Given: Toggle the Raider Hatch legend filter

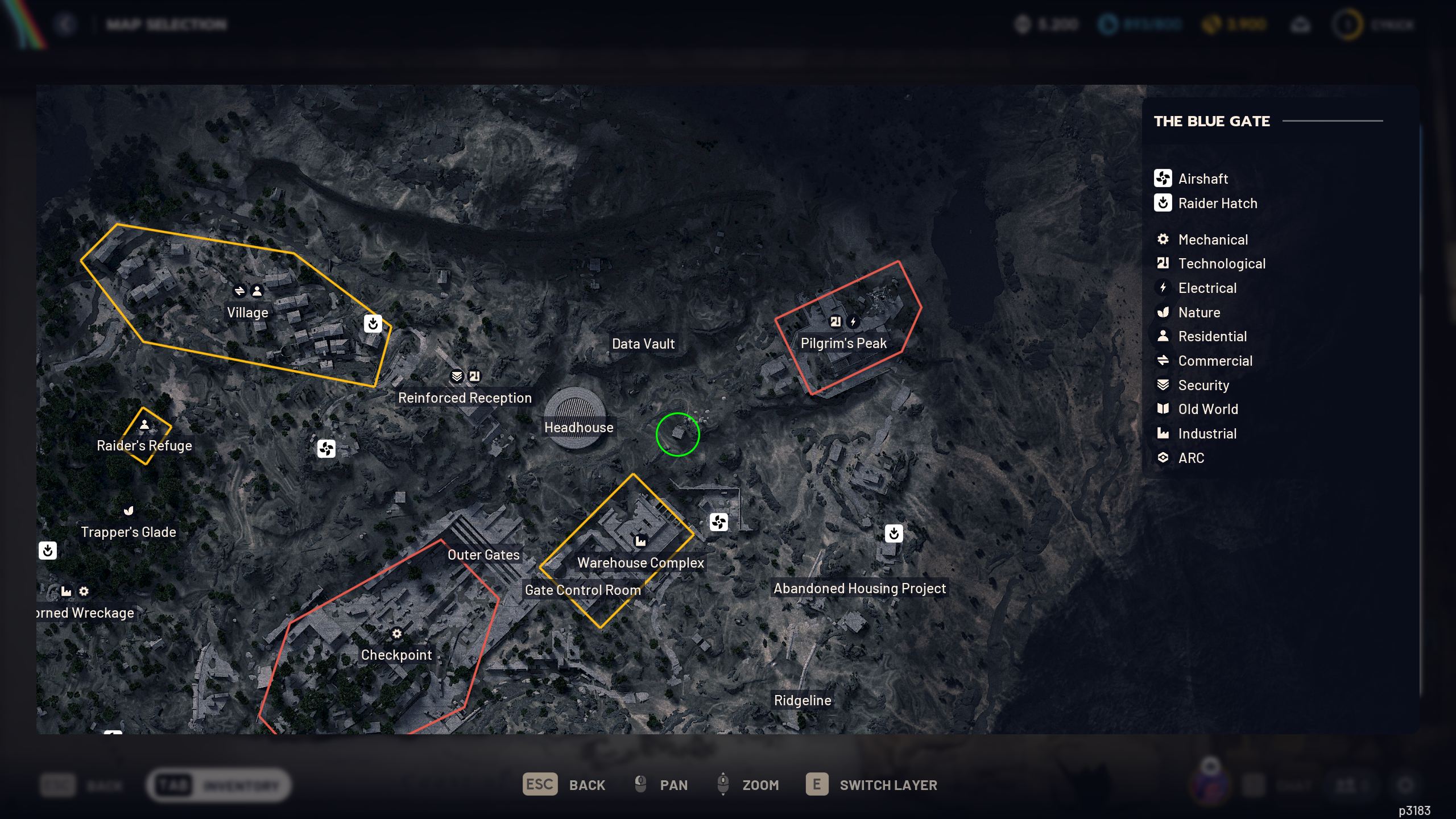Looking at the screenshot, I should pos(1218,203).
